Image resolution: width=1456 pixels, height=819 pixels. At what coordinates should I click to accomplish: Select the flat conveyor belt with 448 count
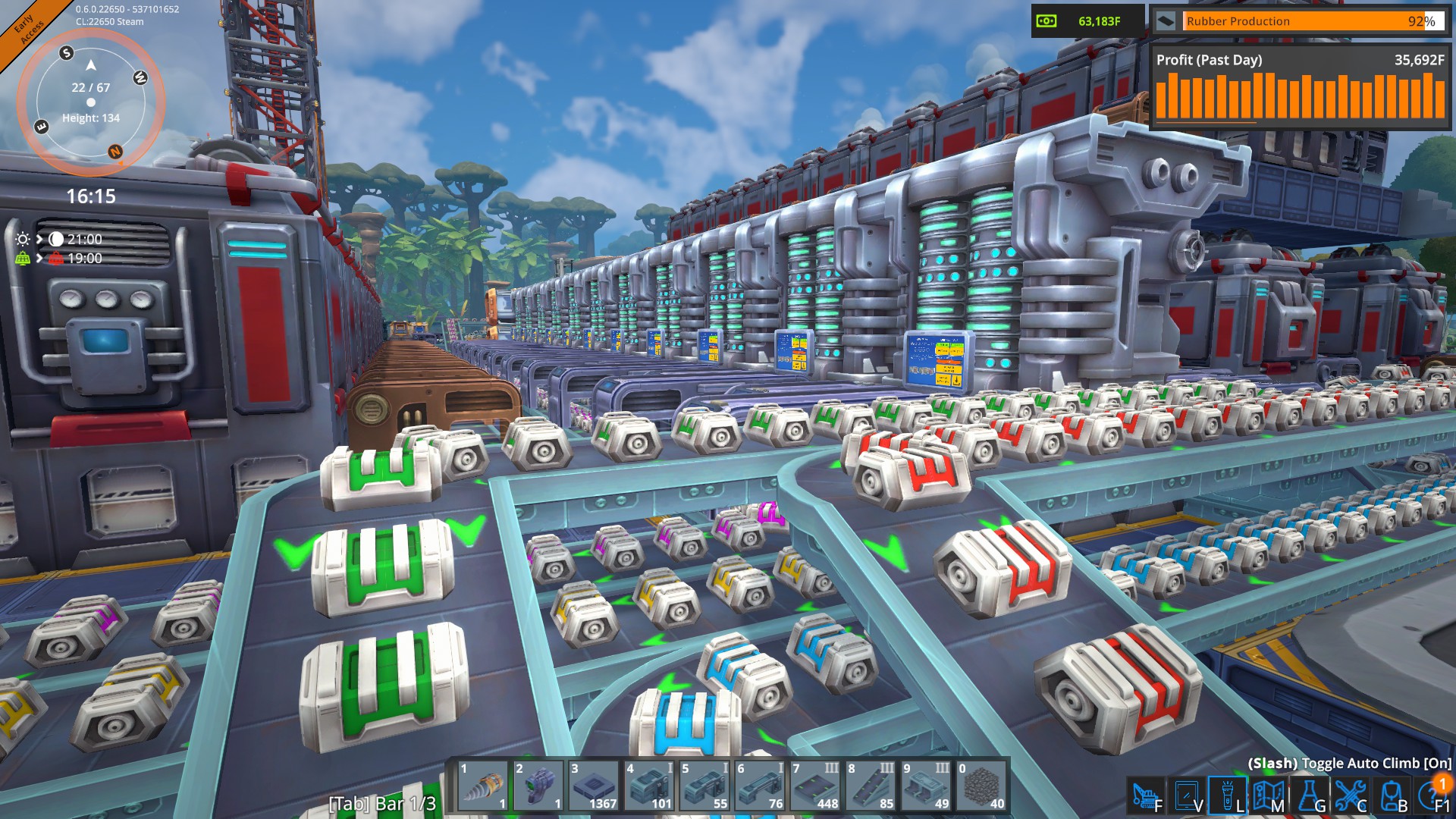click(815, 786)
